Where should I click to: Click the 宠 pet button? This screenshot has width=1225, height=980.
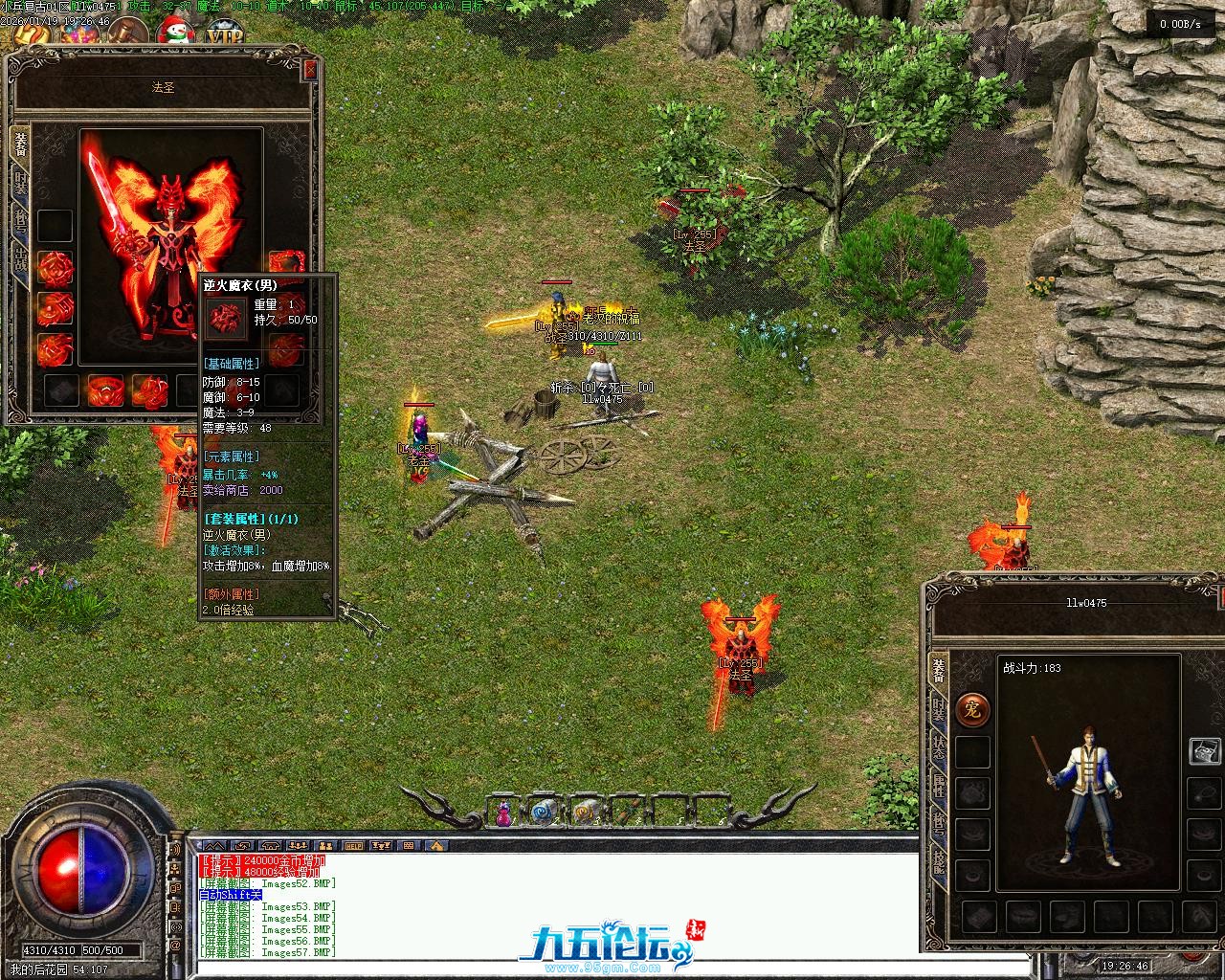972,710
